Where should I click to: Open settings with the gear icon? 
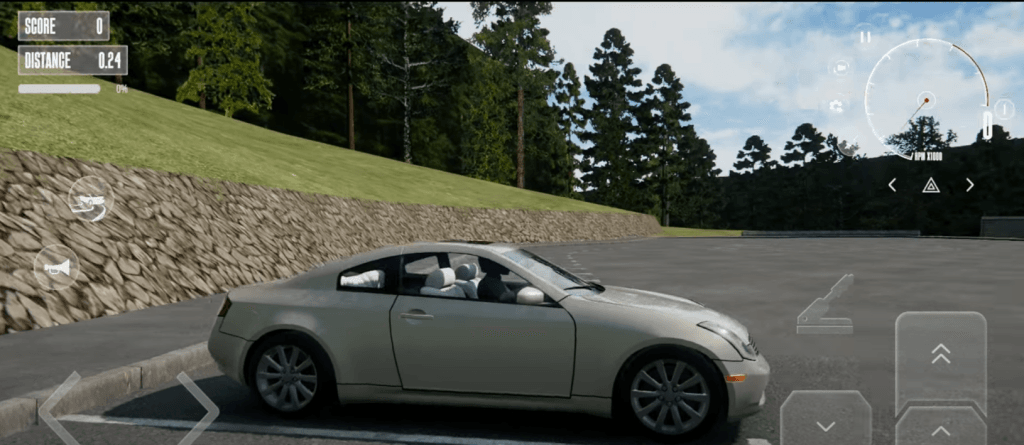836,105
